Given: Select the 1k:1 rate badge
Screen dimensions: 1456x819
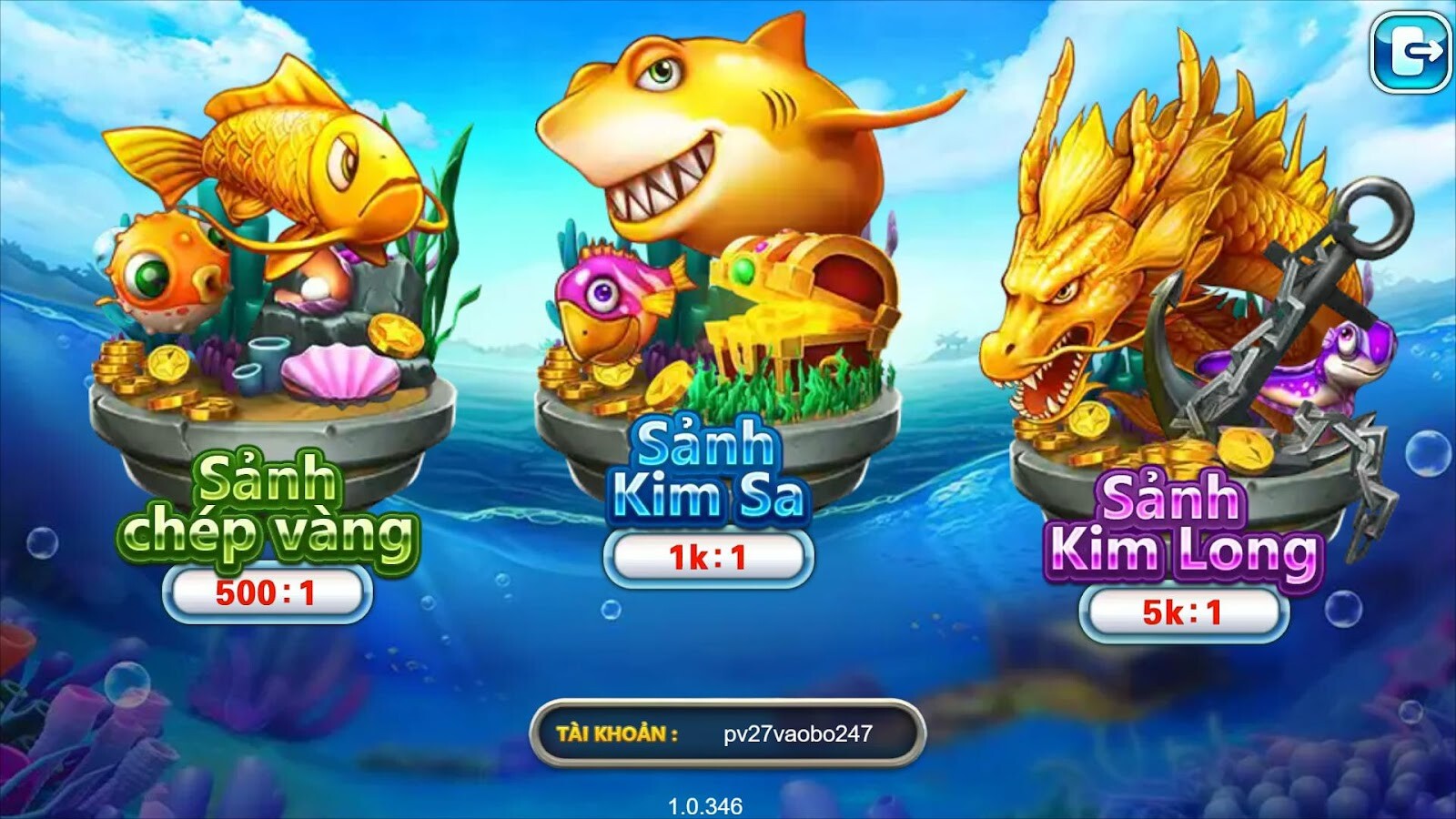Looking at the screenshot, I should coord(710,555).
